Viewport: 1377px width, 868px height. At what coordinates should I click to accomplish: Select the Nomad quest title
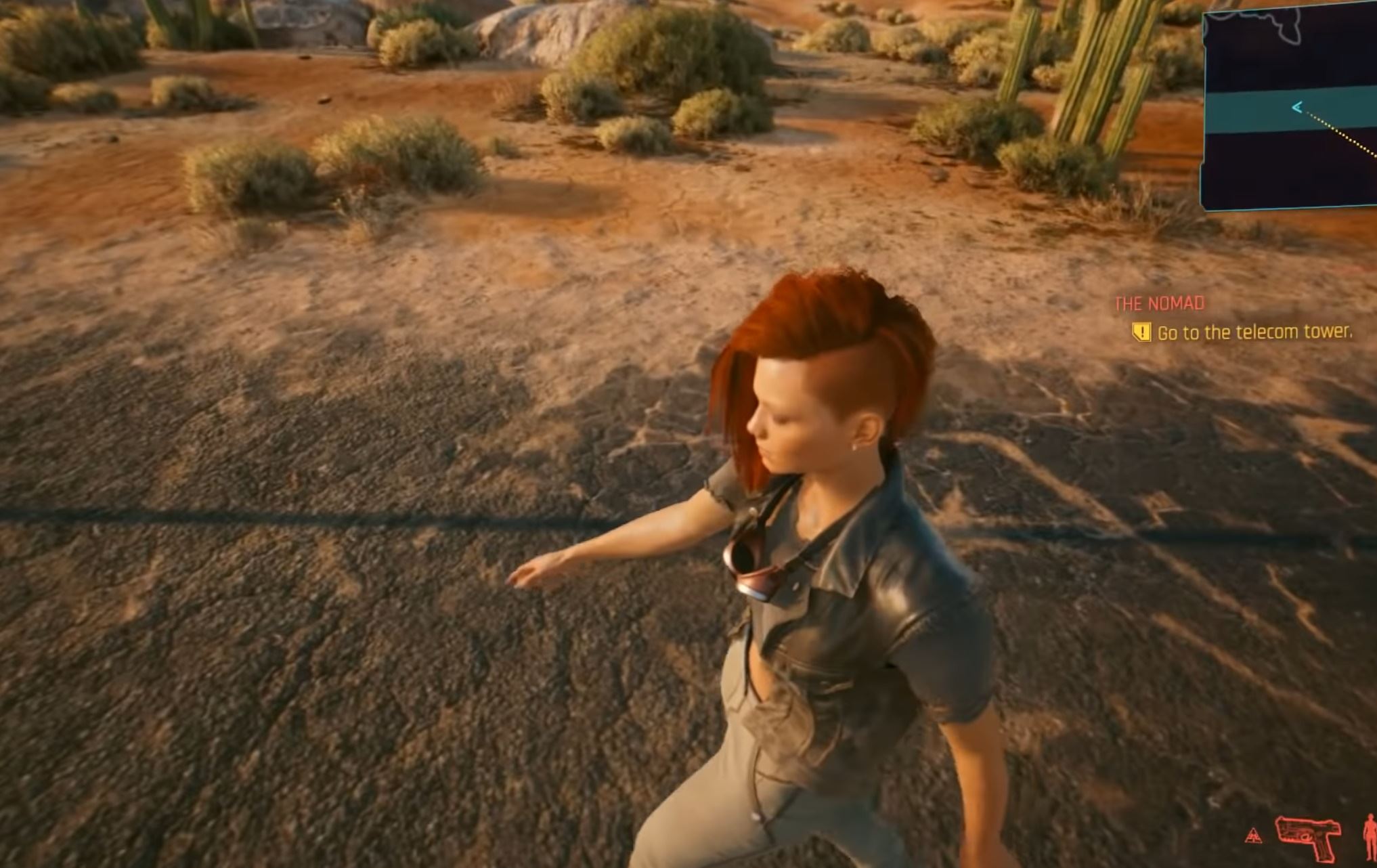(1160, 304)
